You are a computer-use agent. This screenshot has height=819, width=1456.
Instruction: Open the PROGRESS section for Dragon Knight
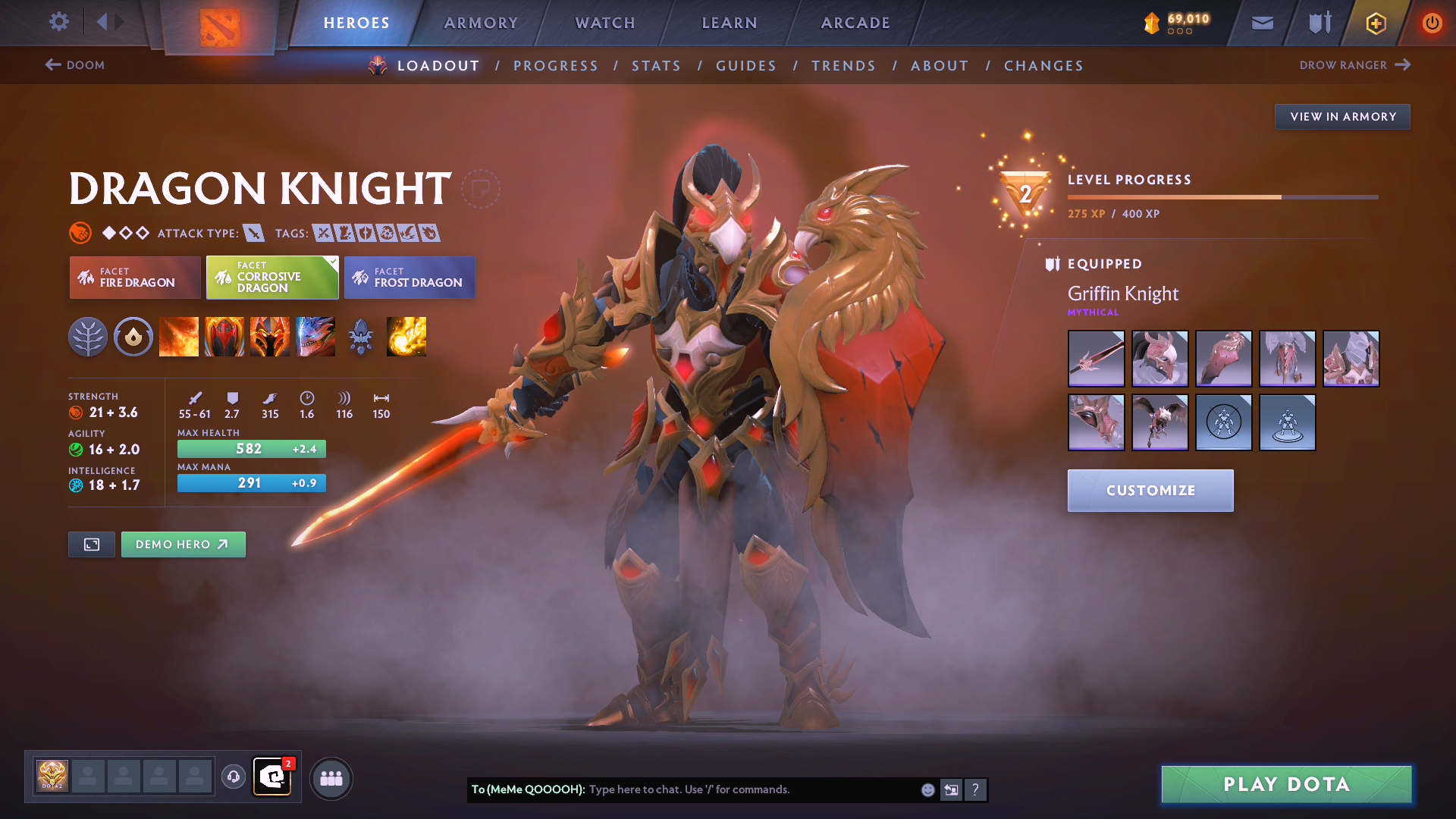[x=556, y=66]
